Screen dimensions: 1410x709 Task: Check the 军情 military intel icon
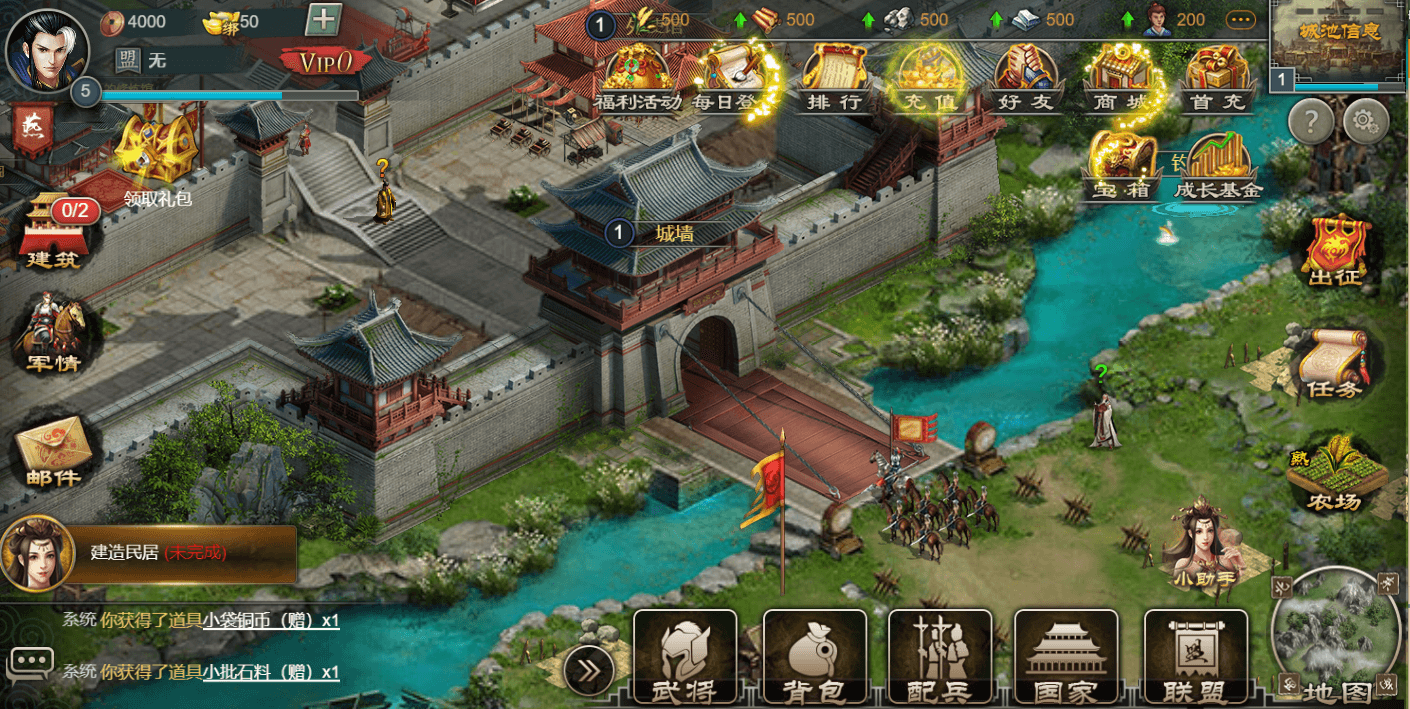coord(55,333)
